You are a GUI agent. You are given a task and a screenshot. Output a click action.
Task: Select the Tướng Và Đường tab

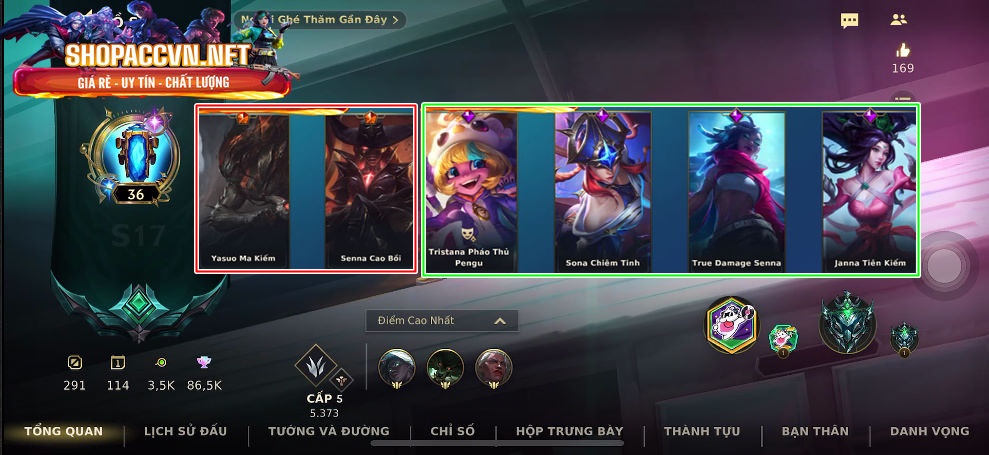(x=328, y=431)
